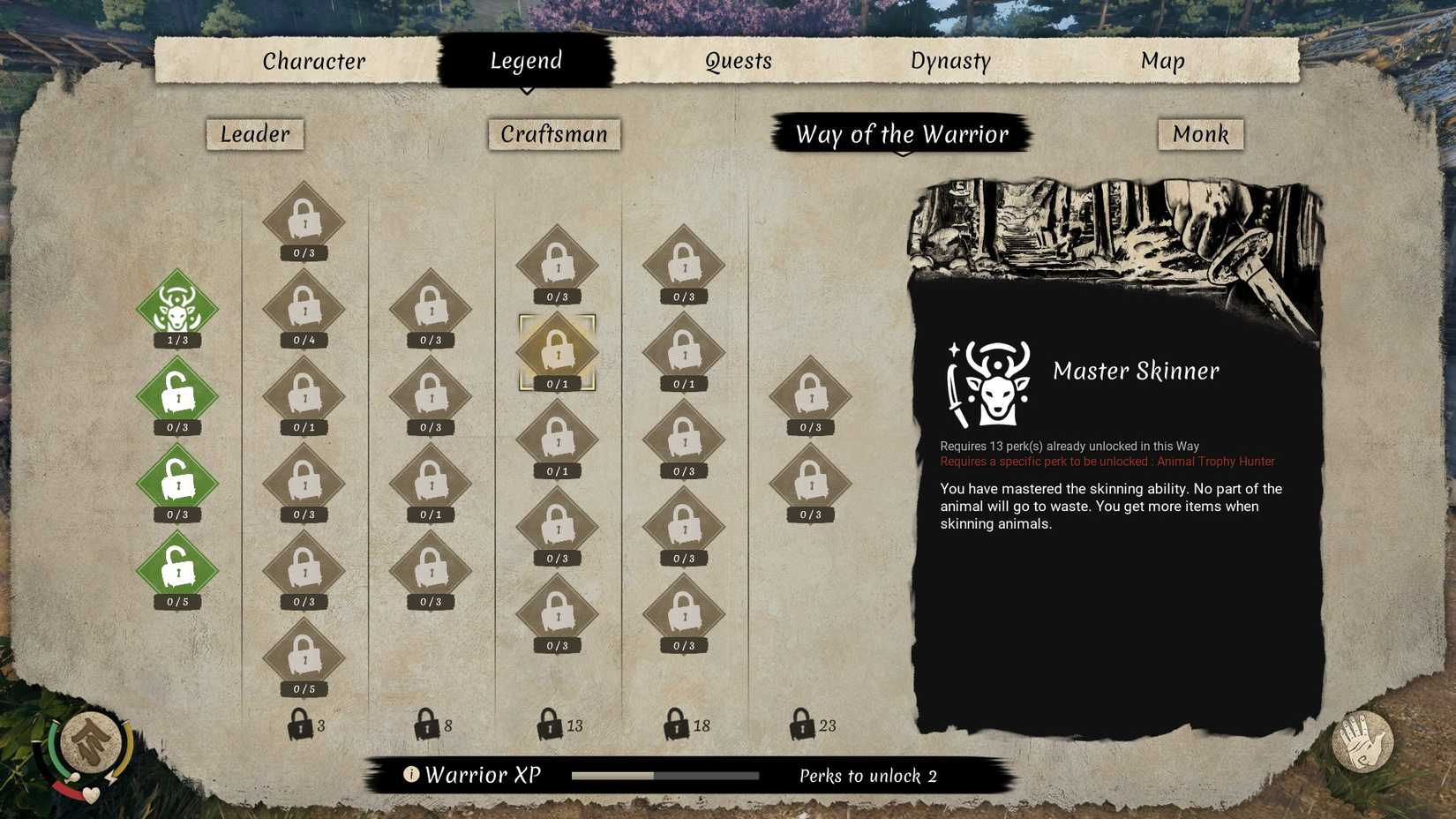Screen dimensions: 1456x819
Task: Open the Monk perk tree
Action: click(1200, 134)
